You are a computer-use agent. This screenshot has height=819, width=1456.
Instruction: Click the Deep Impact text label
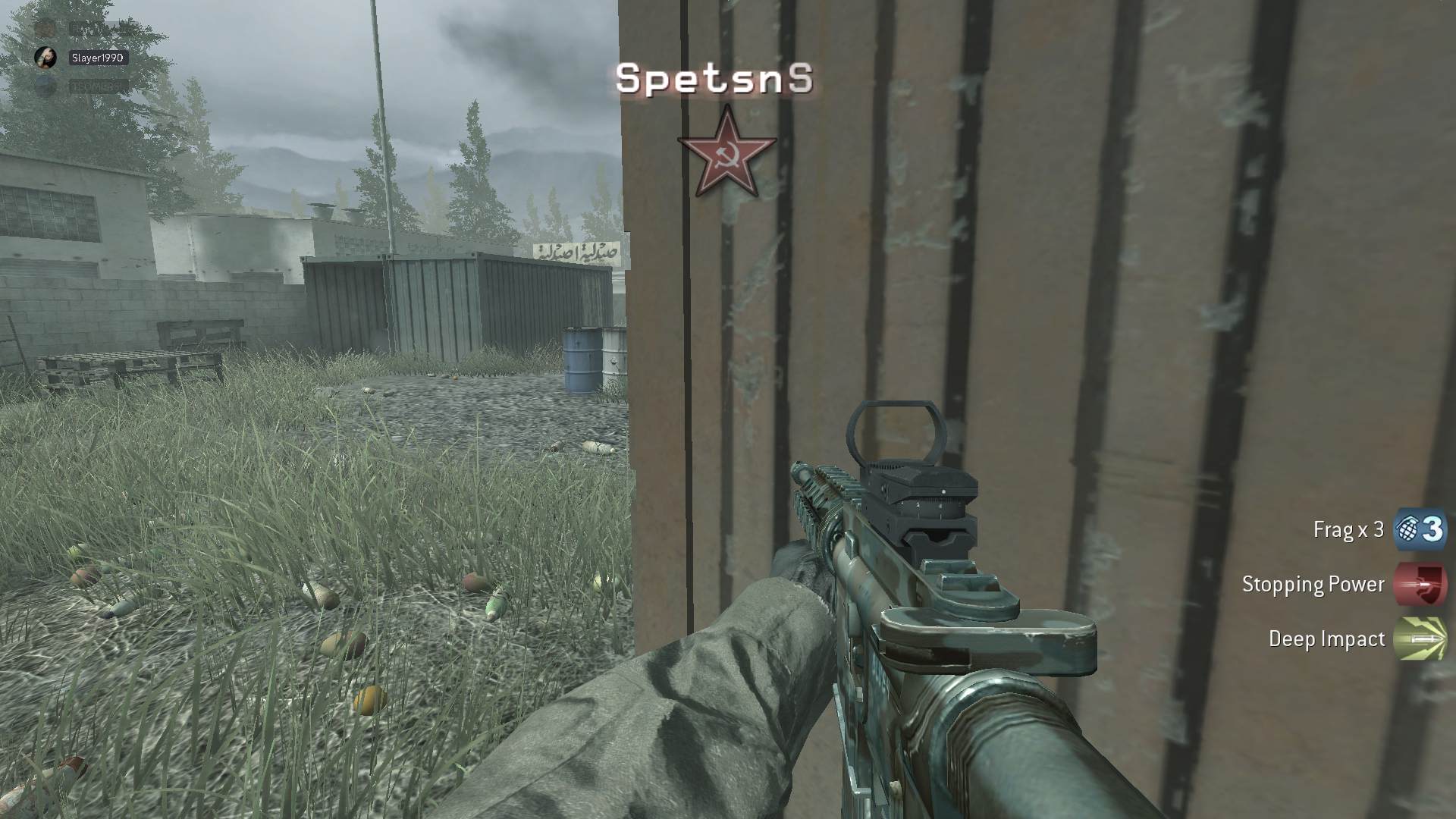pyautogui.click(x=1325, y=639)
